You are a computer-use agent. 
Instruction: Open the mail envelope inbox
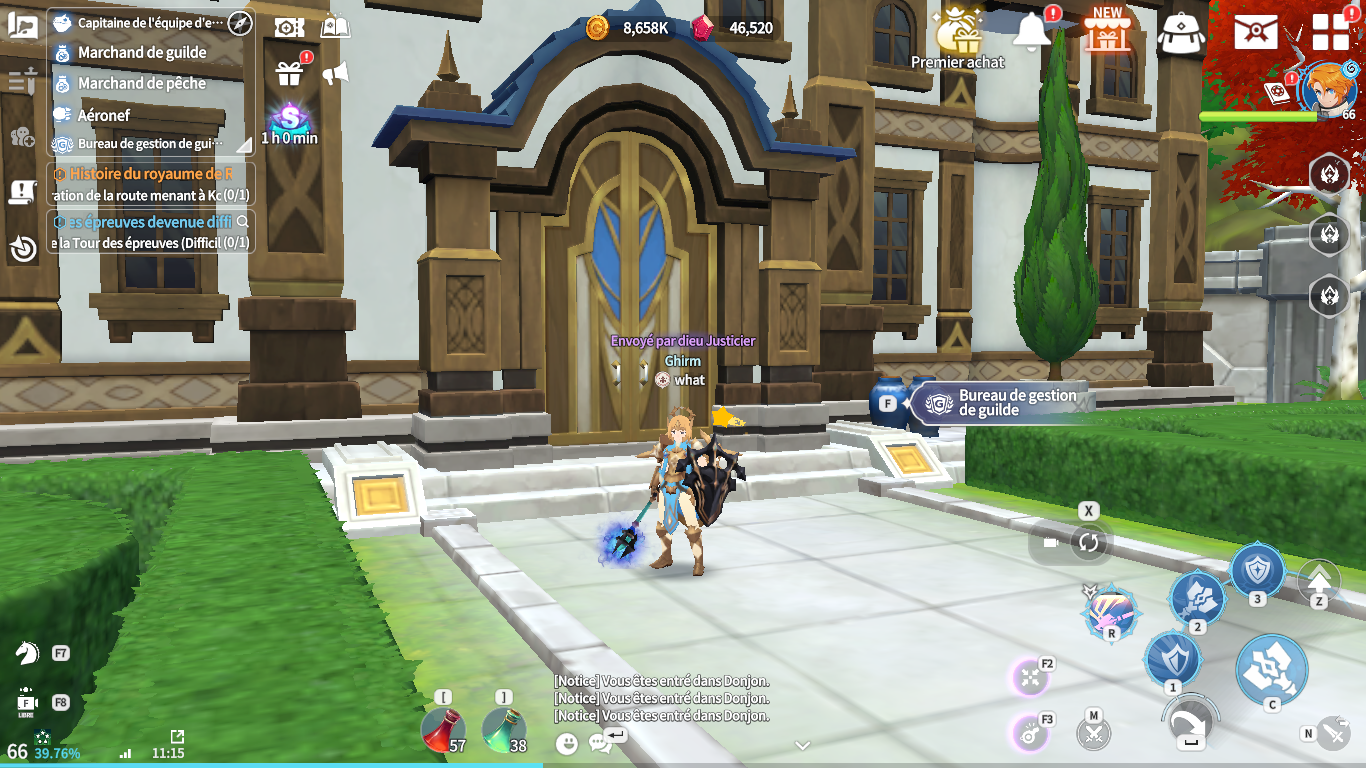pyautogui.click(x=1255, y=32)
